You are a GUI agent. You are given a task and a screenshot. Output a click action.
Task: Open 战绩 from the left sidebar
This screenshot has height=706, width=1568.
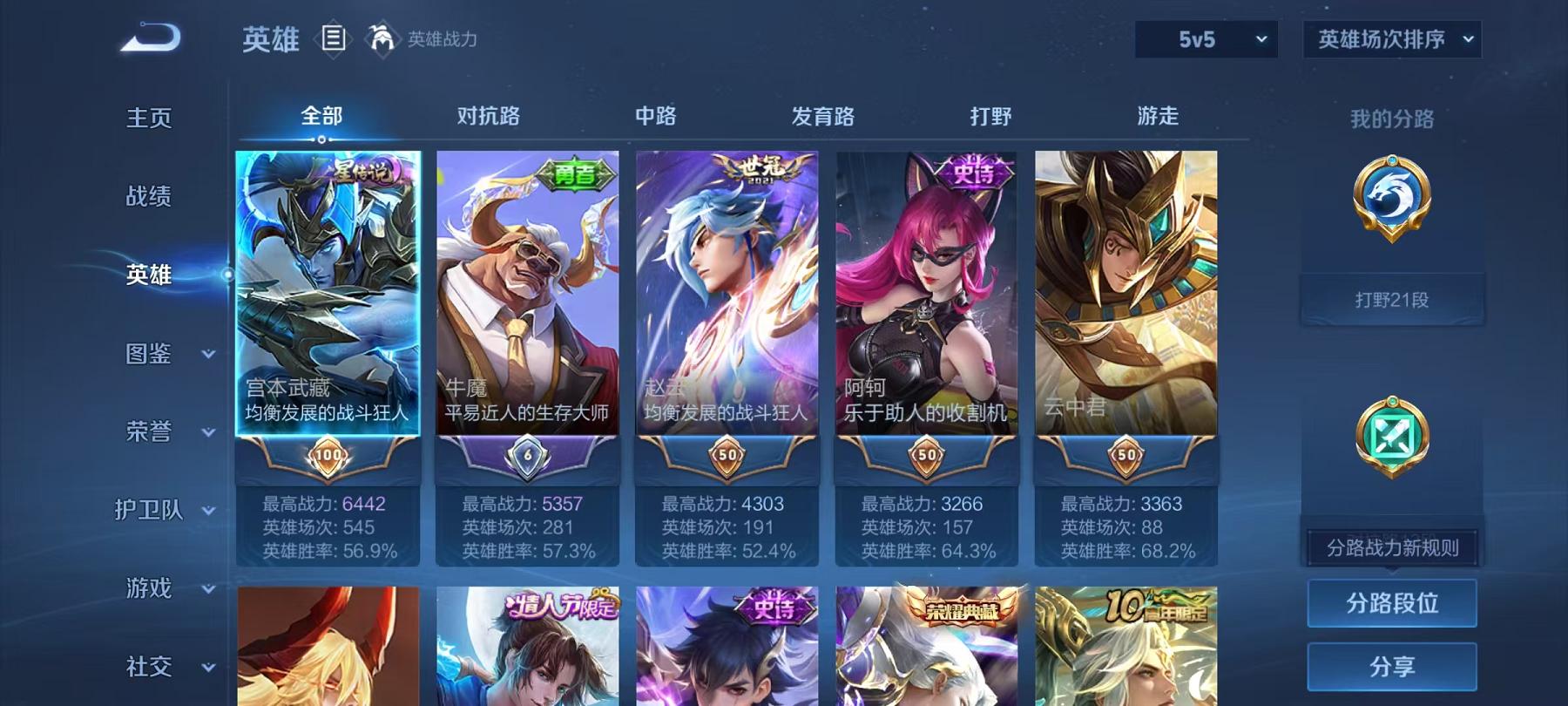146,197
